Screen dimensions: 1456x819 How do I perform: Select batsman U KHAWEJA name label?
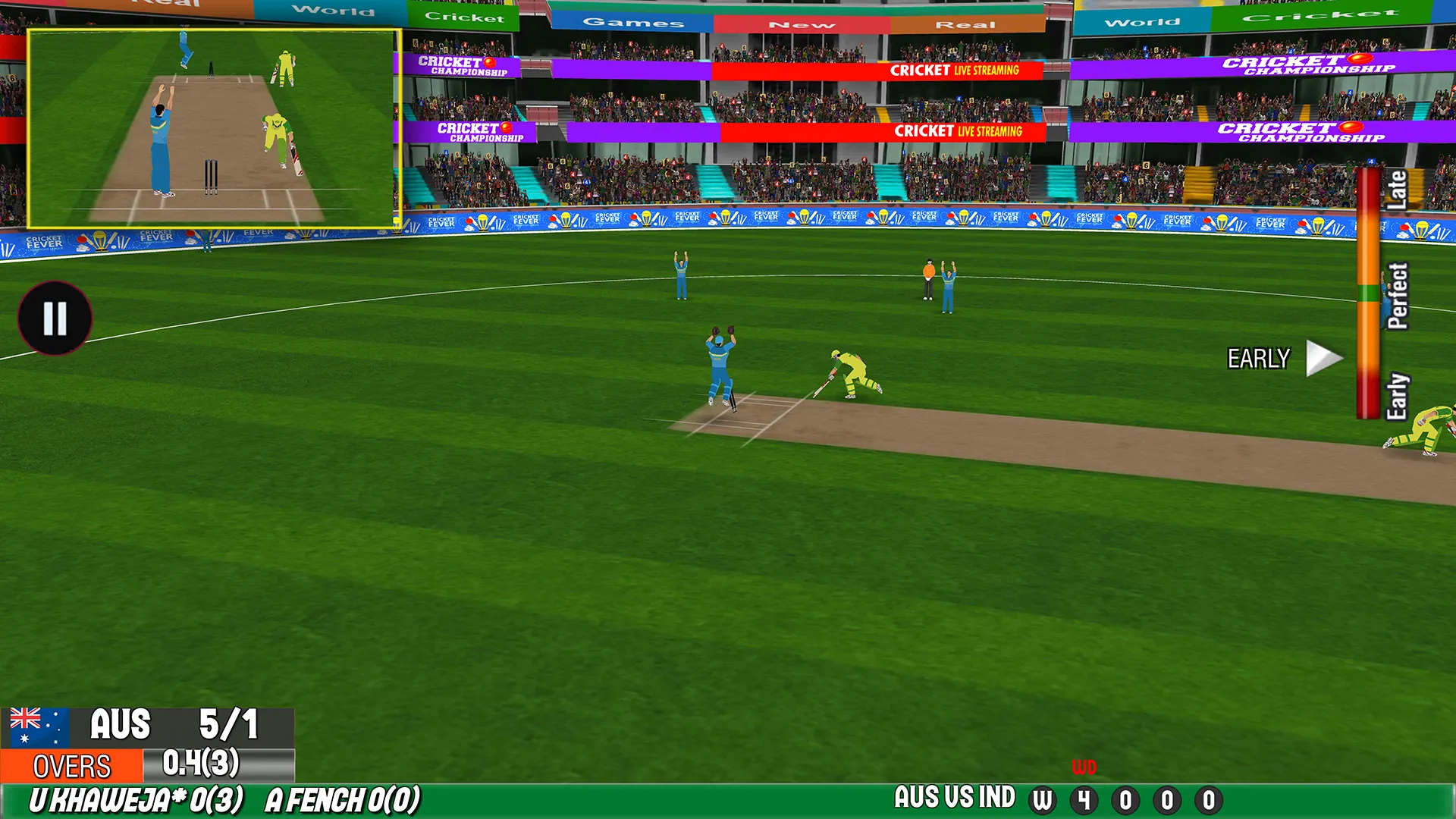coord(136,798)
